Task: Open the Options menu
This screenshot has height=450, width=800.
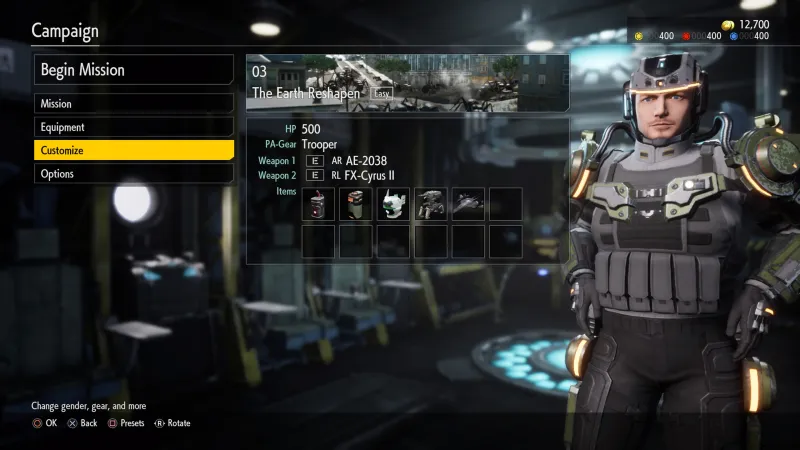Action: coord(134,174)
